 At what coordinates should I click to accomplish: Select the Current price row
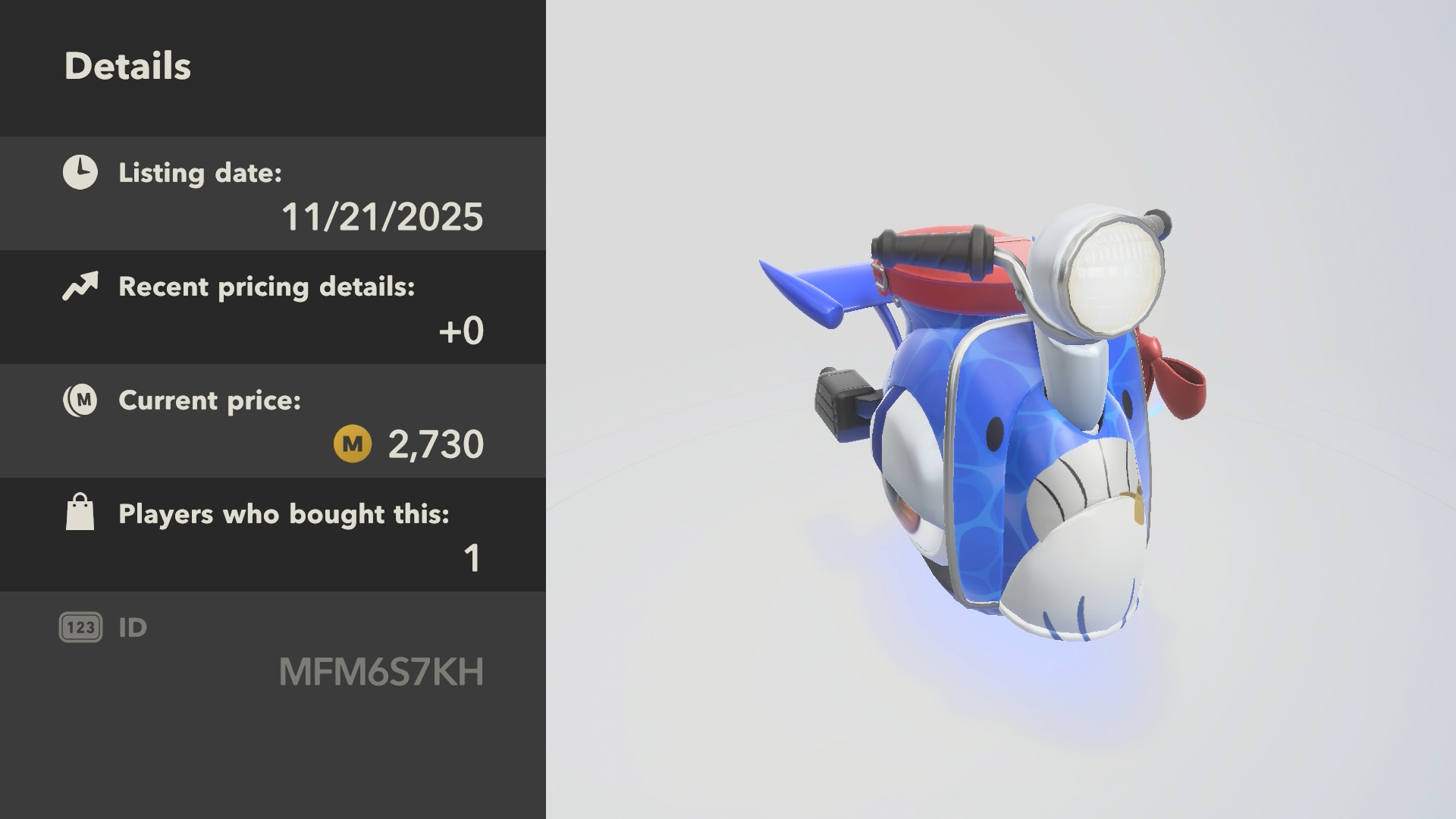pyautogui.click(x=273, y=421)
